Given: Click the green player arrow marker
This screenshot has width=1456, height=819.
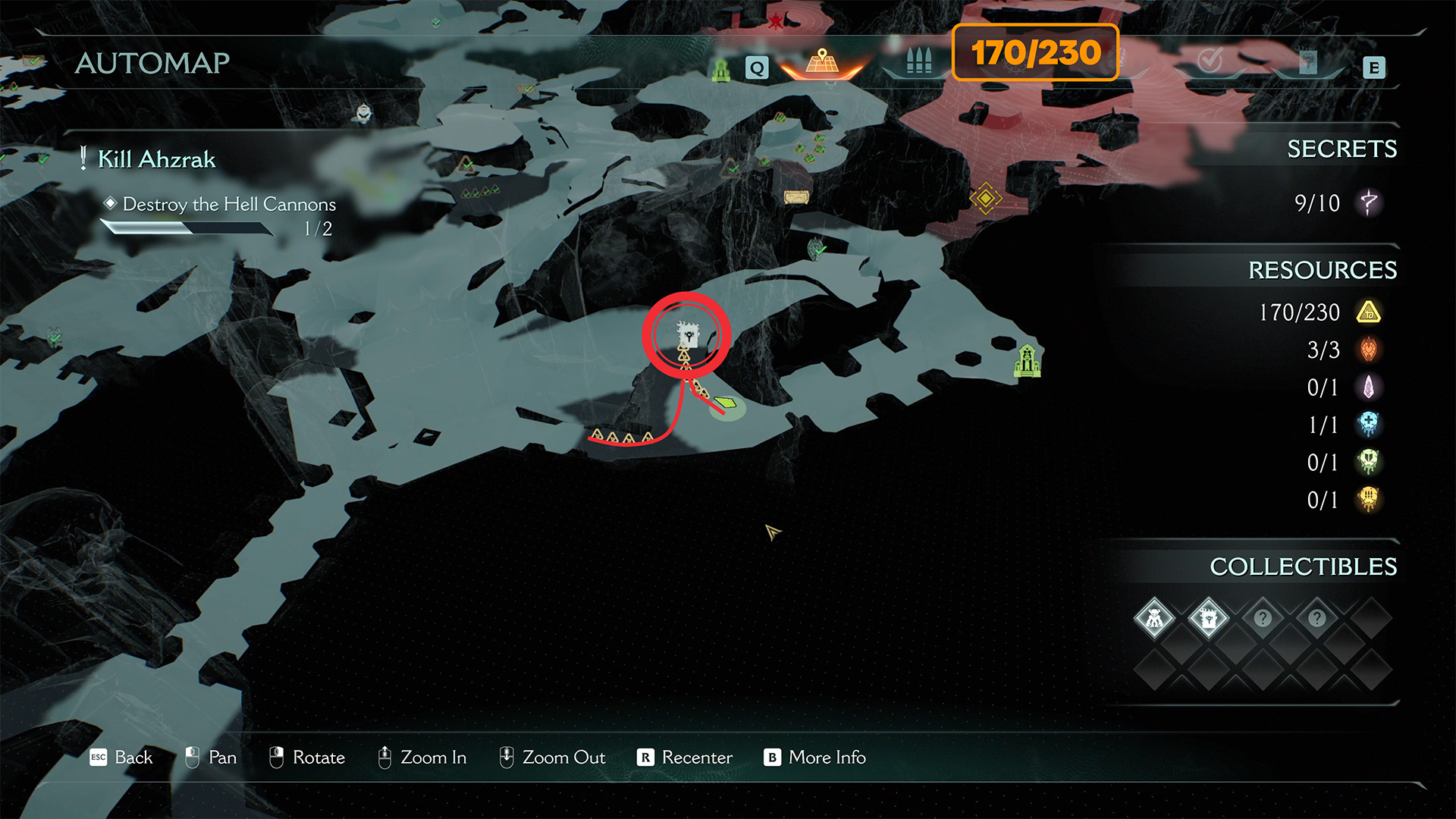Looking at the screenshot, I should point(726,402).
